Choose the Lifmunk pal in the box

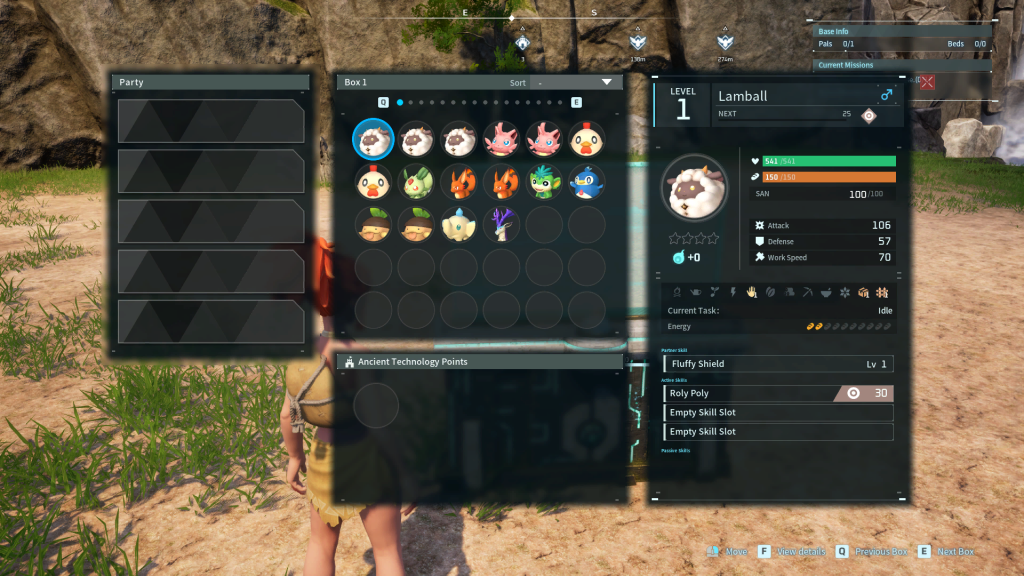point(416,182)
